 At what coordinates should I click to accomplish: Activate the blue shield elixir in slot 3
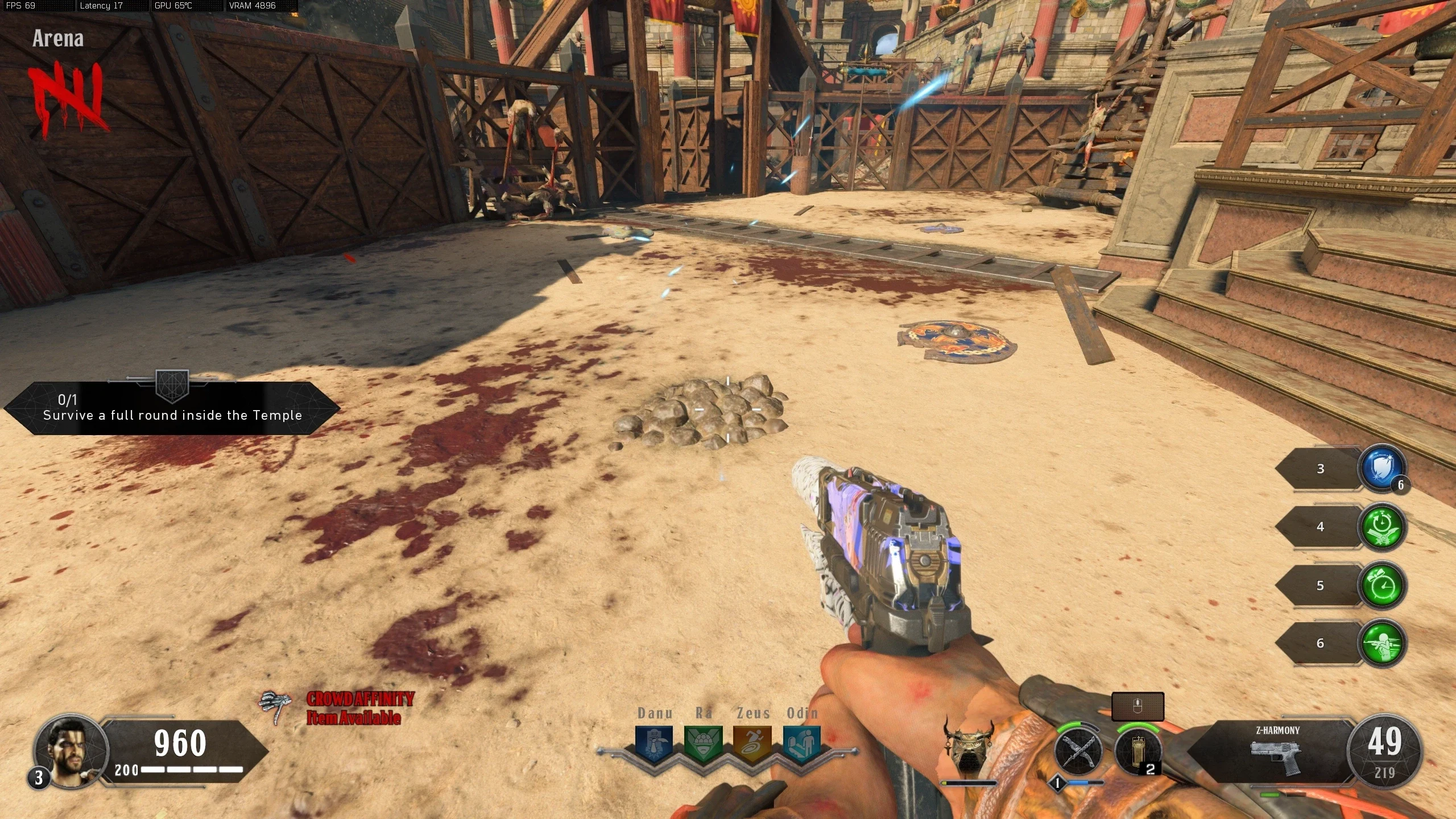click(1381, 468)
